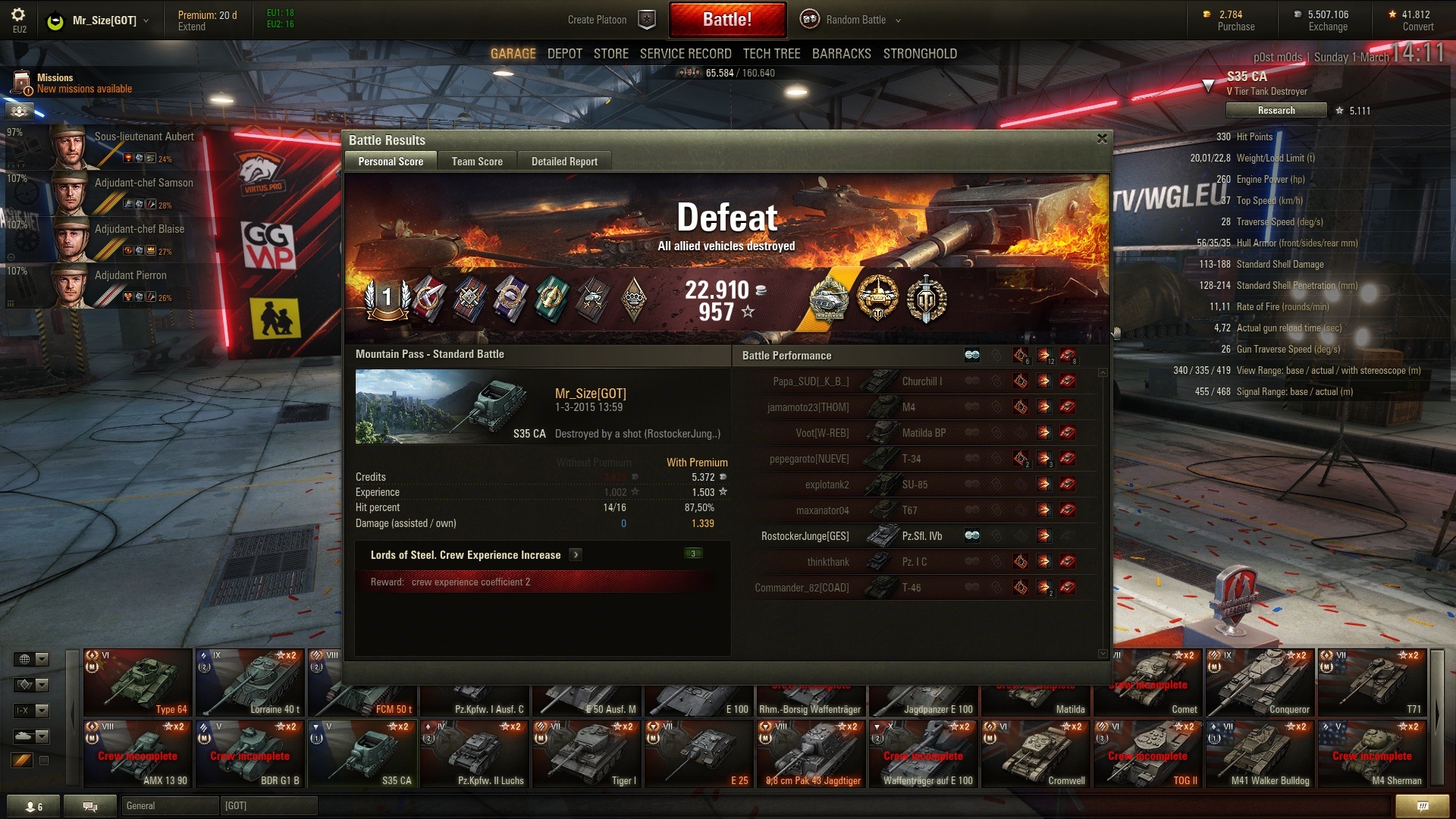This screenshot has height=819, width=1456.
Task: Click the Research button for S35 CA
Action: point(1276,111)
